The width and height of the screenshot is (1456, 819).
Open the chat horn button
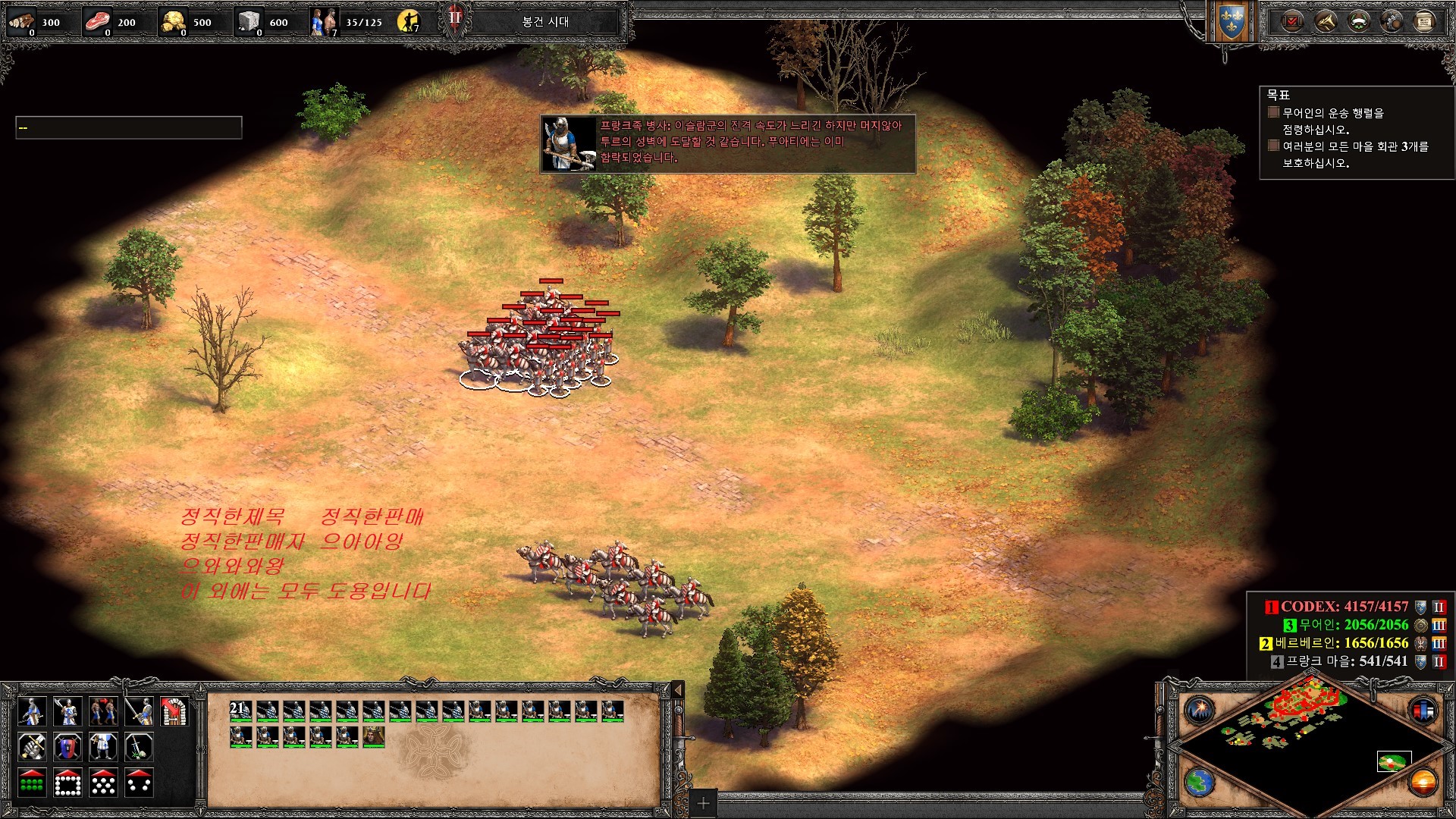coord(1325,22)
